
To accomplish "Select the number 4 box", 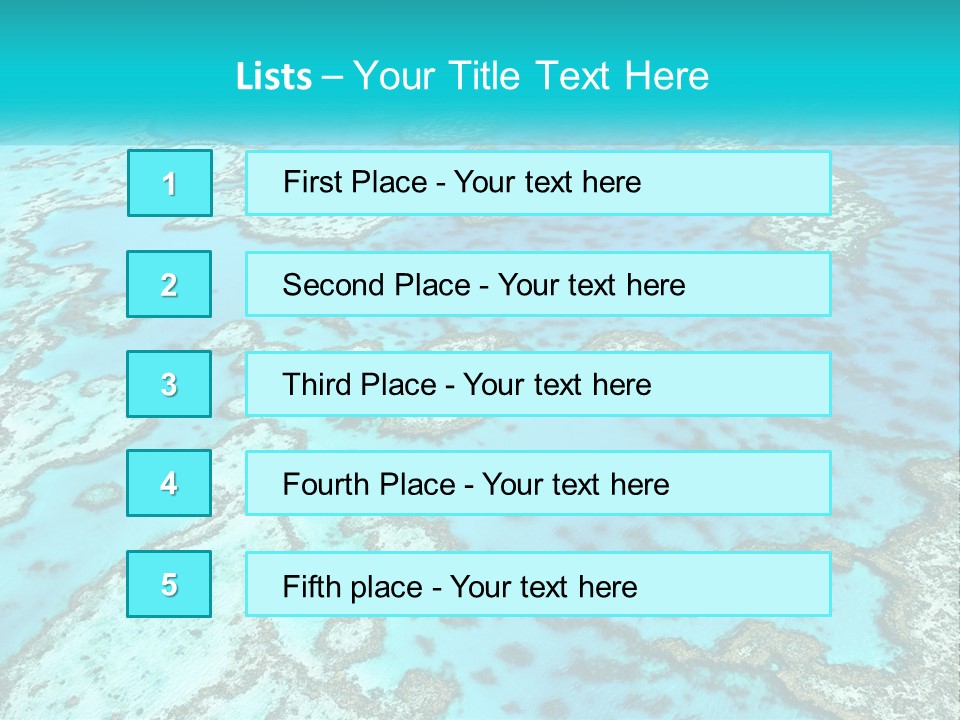I will (x=169, y=484).
